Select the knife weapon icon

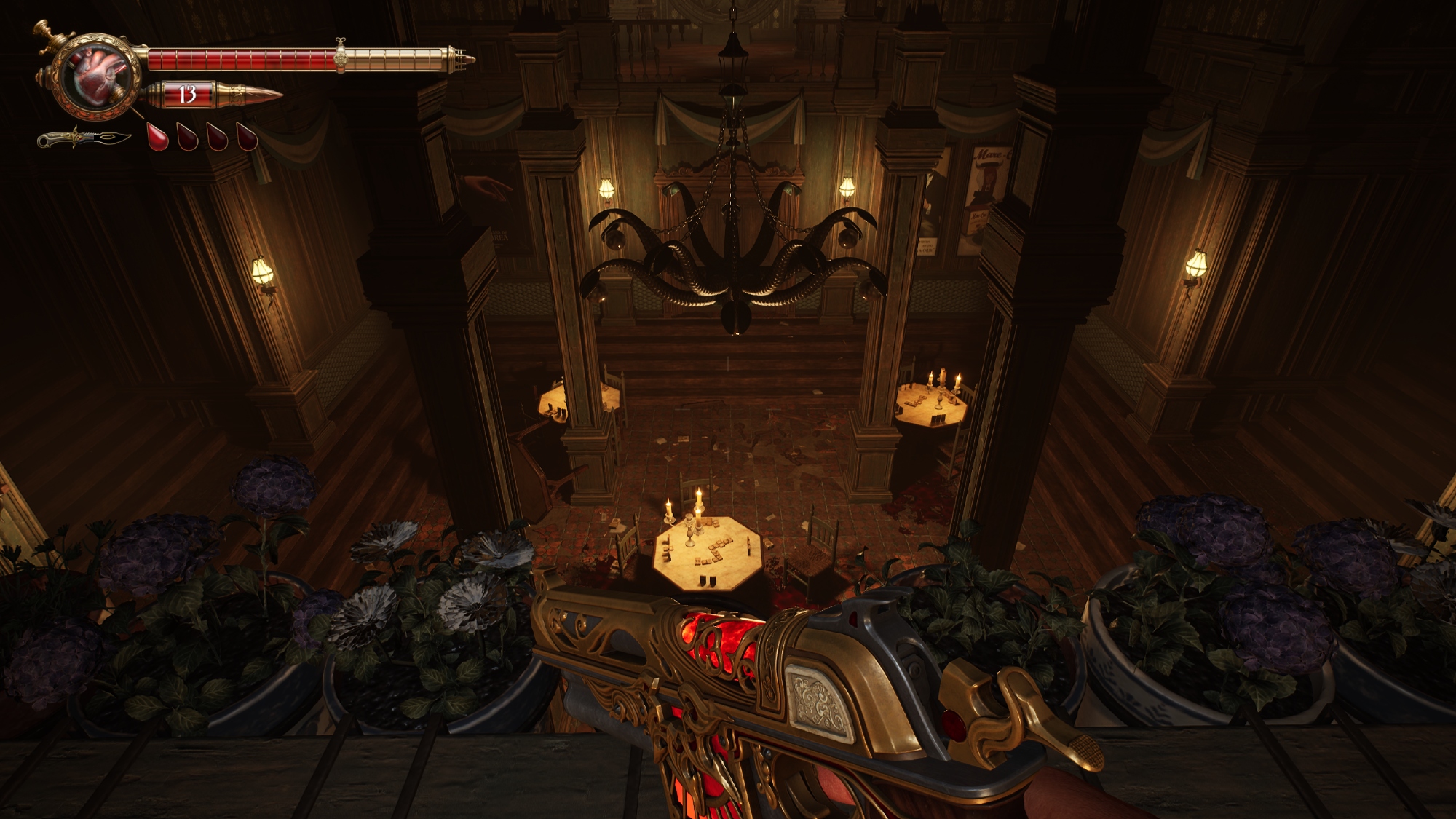pyautogui.click(x=84, y=138)
